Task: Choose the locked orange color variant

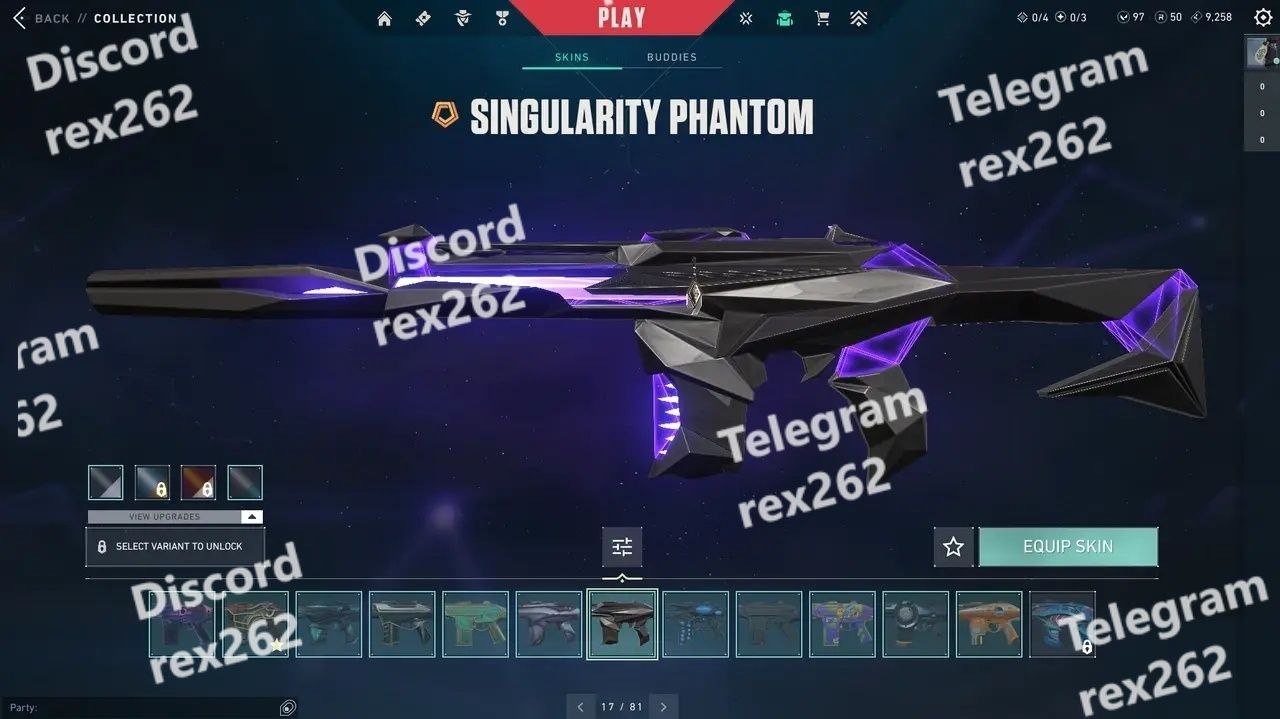Action: pyautogui.click(x=198, y=483)
